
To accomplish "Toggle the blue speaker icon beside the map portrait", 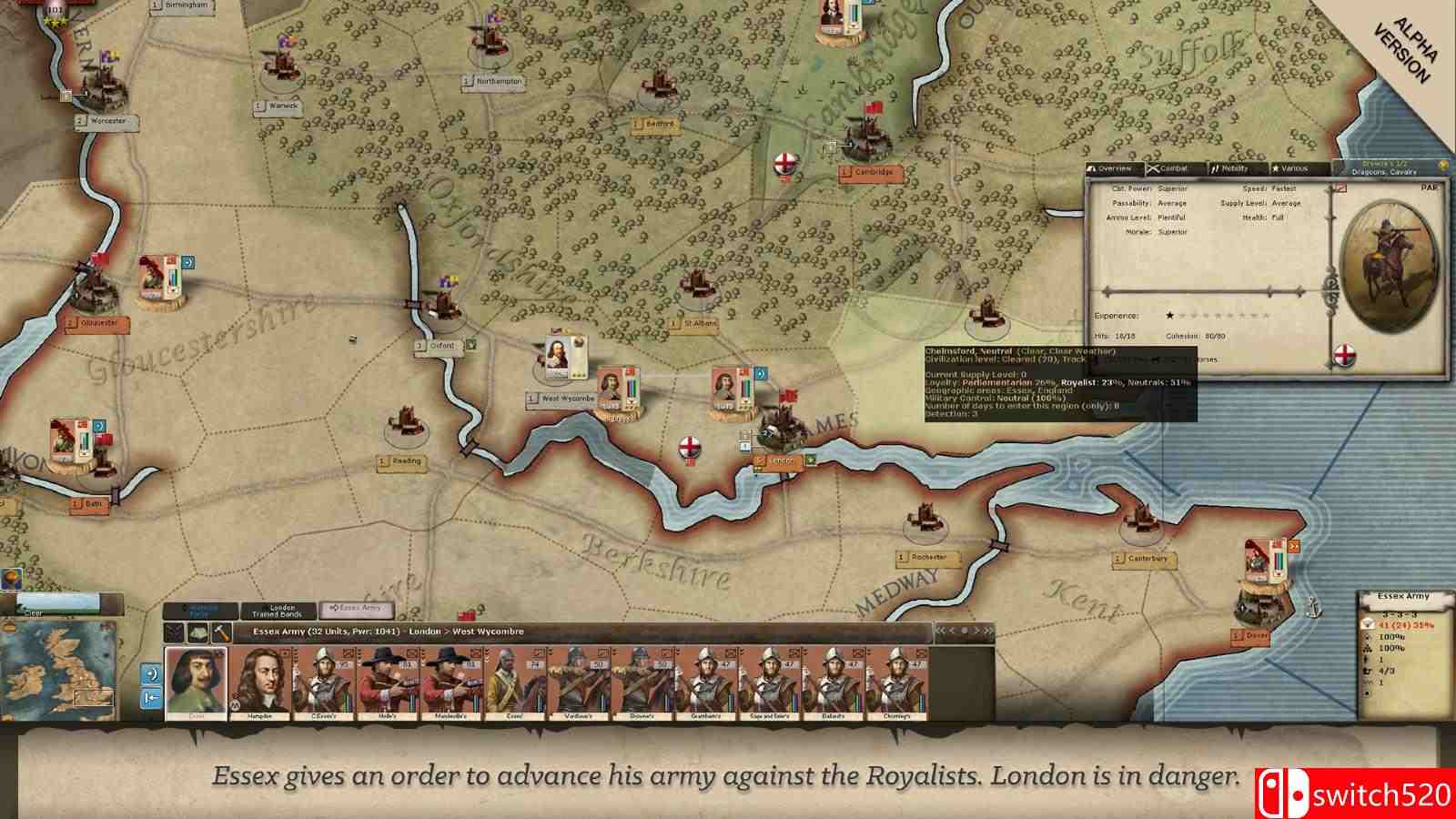I will (x=150, y=675).
